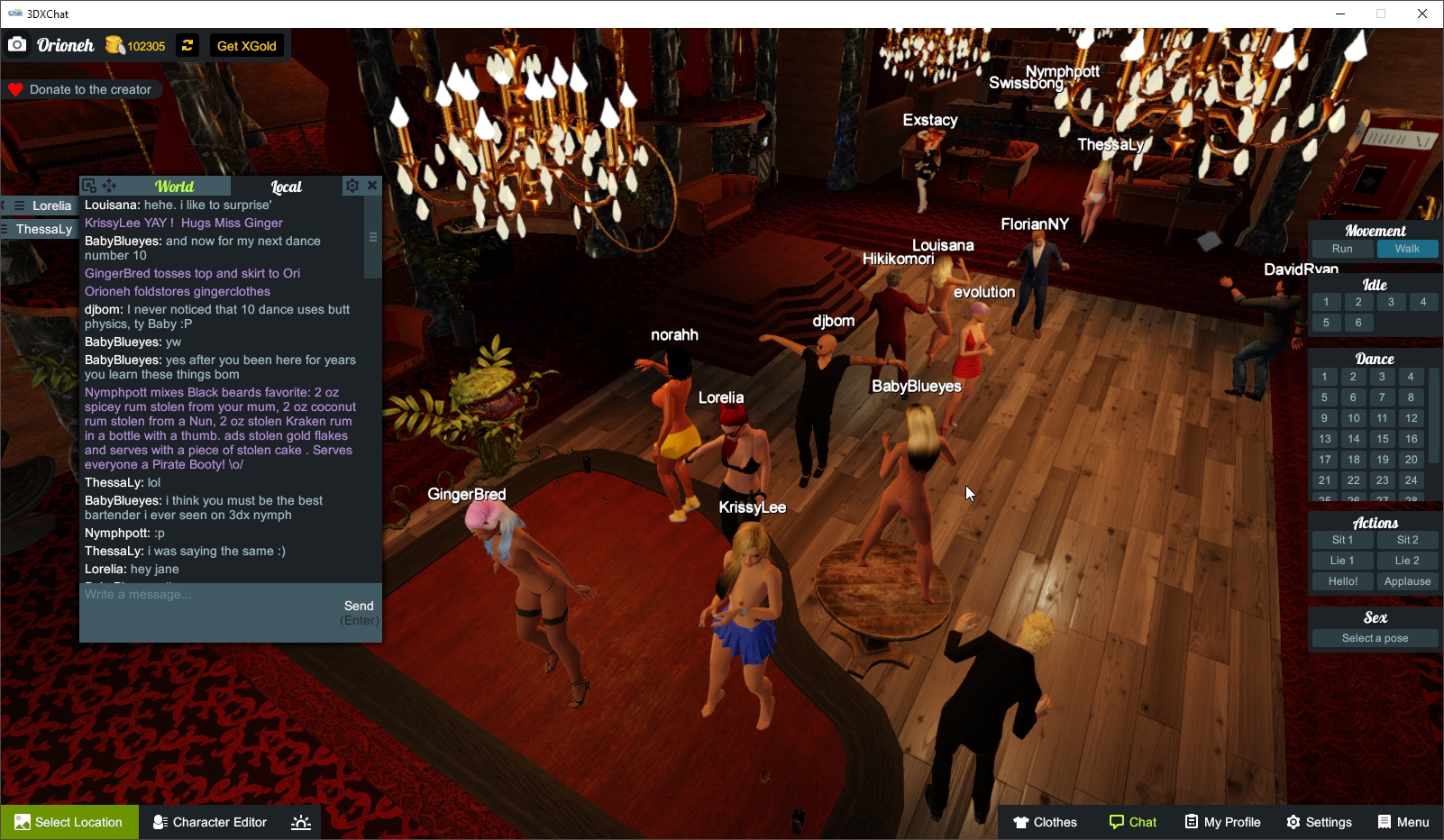The width and height of the screenshot is (1444, 840).
Task: Click the weather sun icon next to Character Editor
Action: tap(300, 822)
